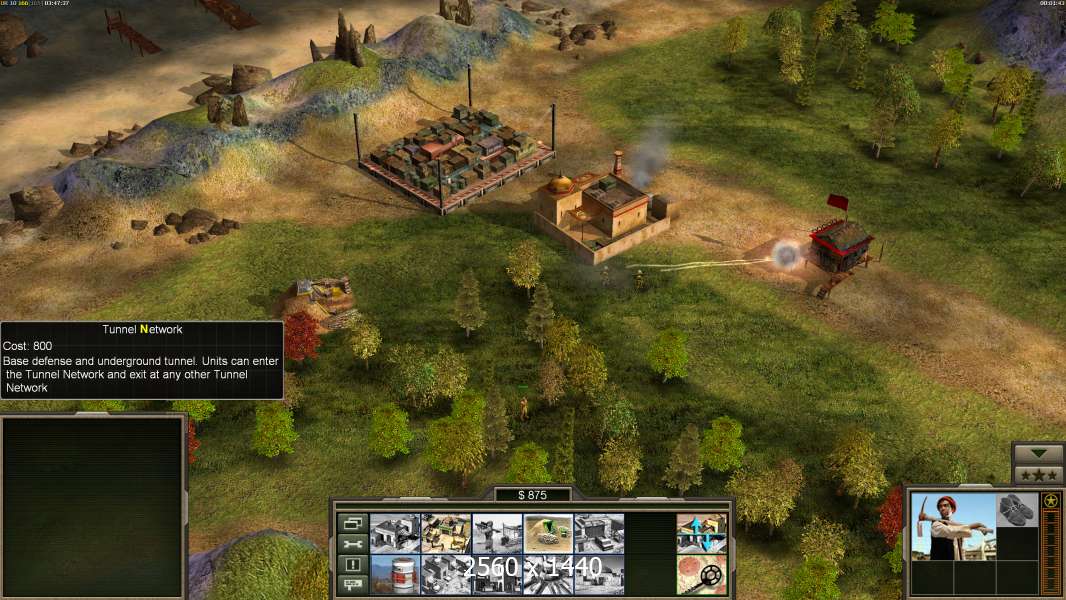This screenshot has width=1066, height=600.
Task: Click the Scud Storm build icon
Action: point(599,574)
